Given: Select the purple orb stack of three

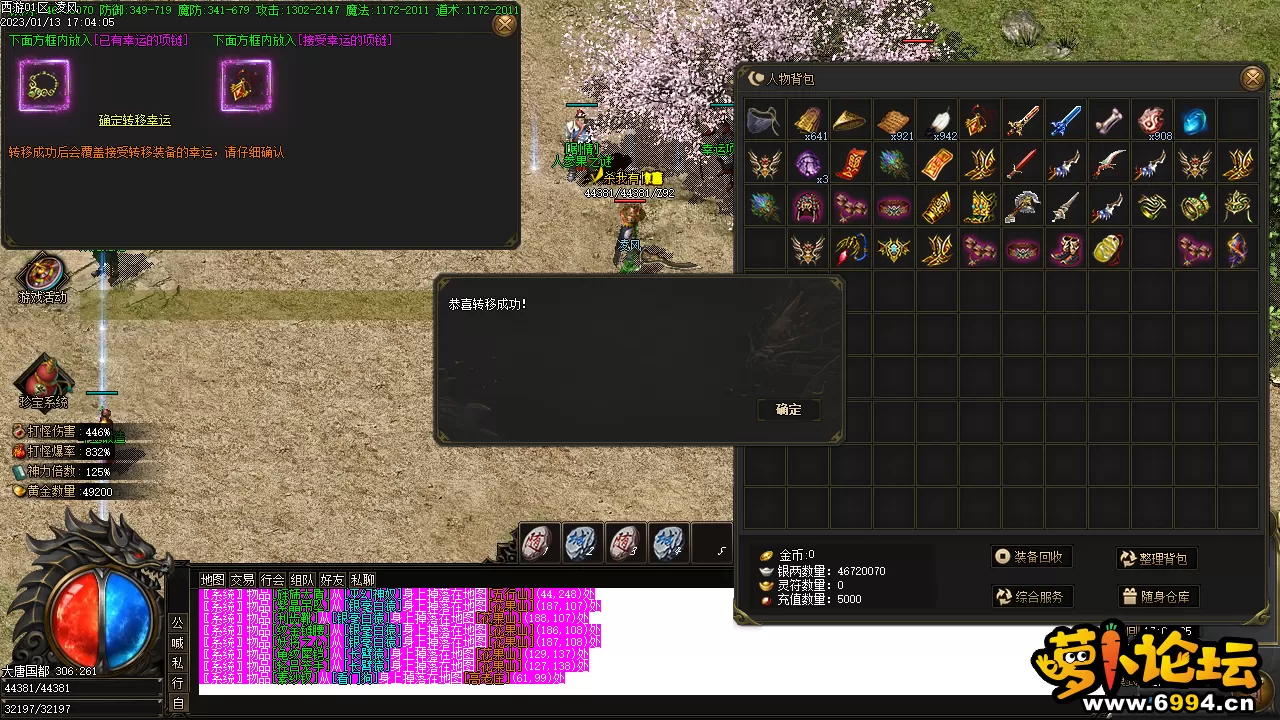Looking at the screenshot, I should click(807, 163).
